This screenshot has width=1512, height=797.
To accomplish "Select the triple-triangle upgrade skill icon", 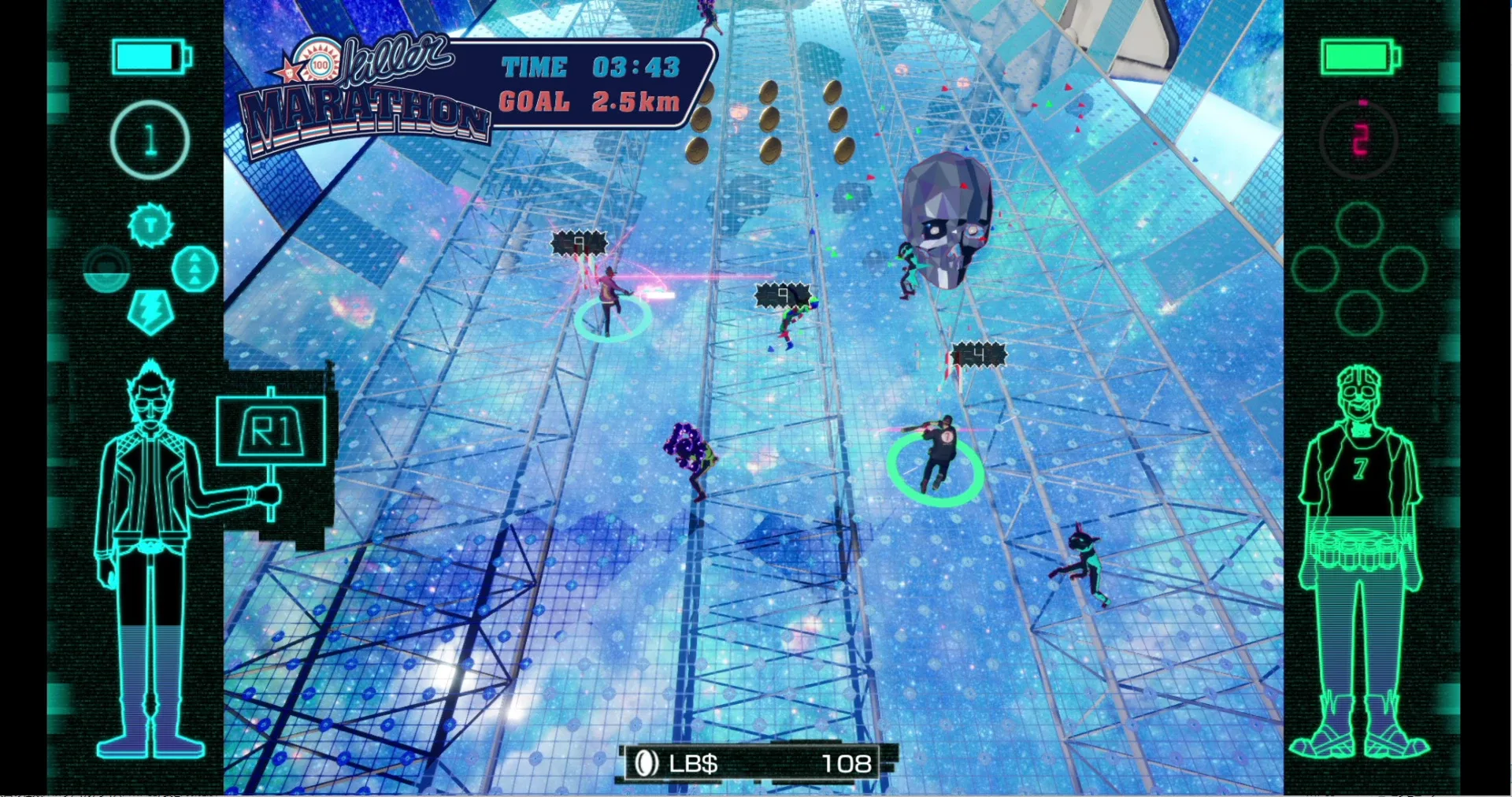I will pyautogui.click(x=194, y=269).
